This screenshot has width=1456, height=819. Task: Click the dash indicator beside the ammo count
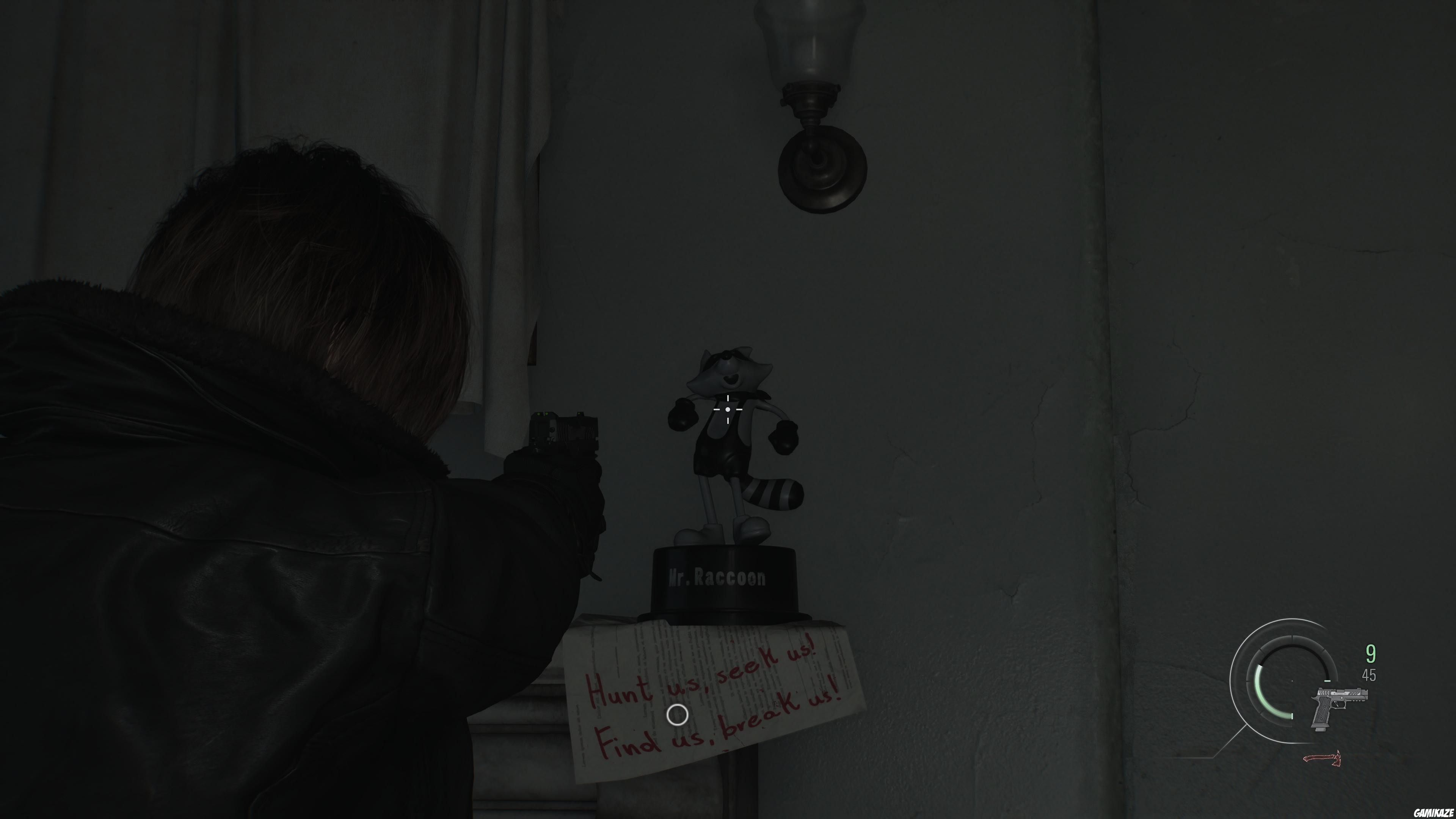pos(1327,681)
